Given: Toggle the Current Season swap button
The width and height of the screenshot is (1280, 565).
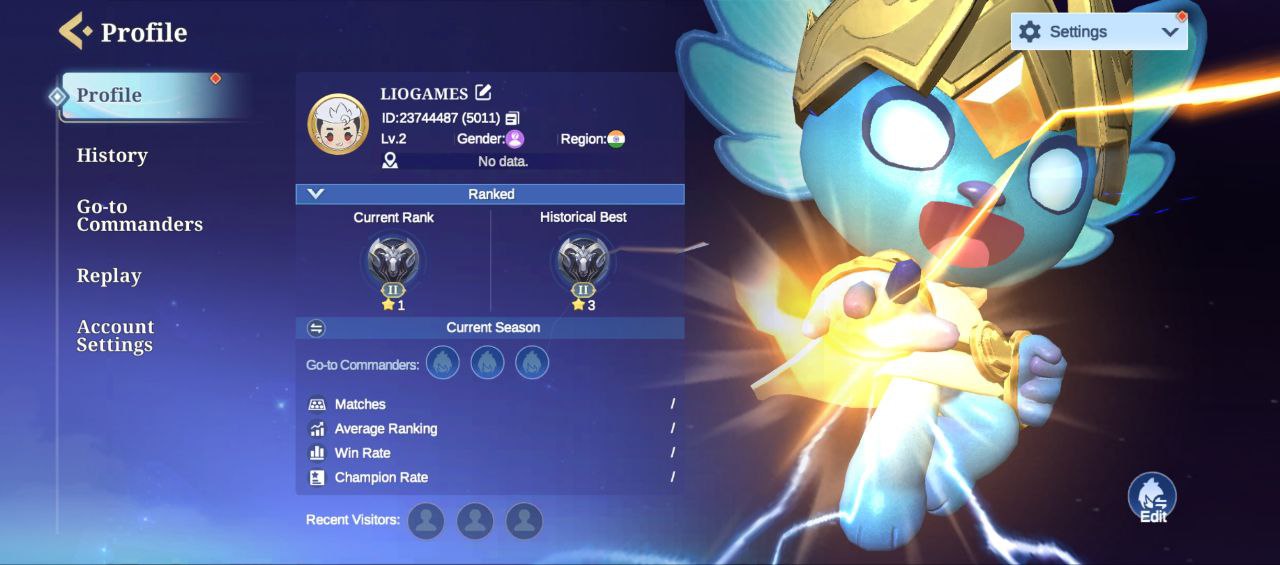Looking at the screenshot, I should (x=316, y=328).
